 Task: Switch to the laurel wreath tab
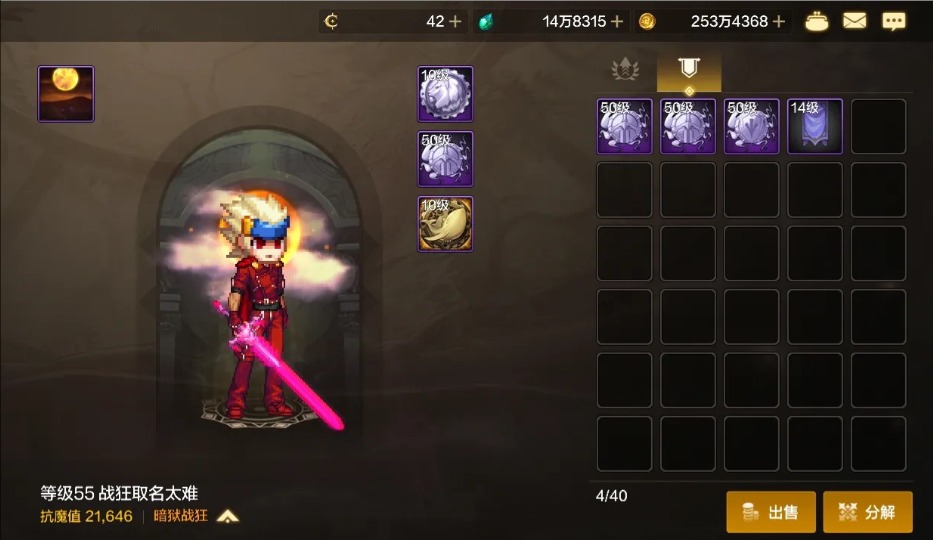pyautogui.click(x=626, y=70)
